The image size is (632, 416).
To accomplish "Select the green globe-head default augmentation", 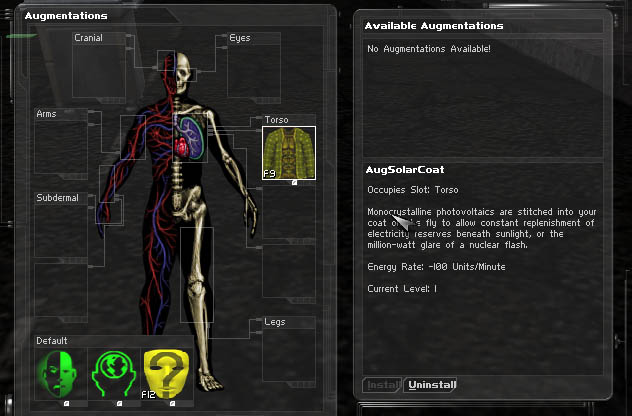I will pos(114,374).
